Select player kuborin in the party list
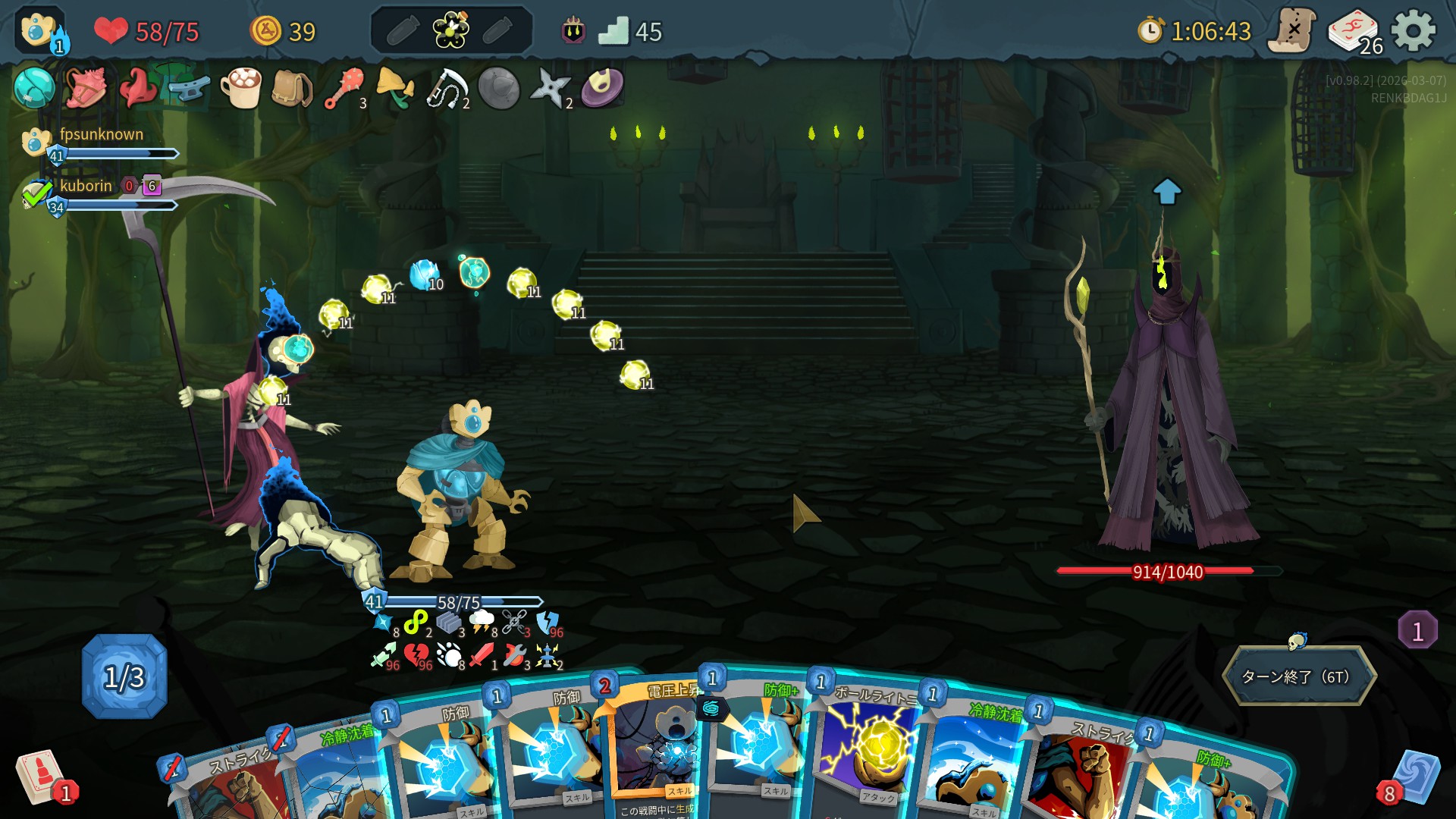The width and height of the screenshot is (1456, 819). (85, 187)
